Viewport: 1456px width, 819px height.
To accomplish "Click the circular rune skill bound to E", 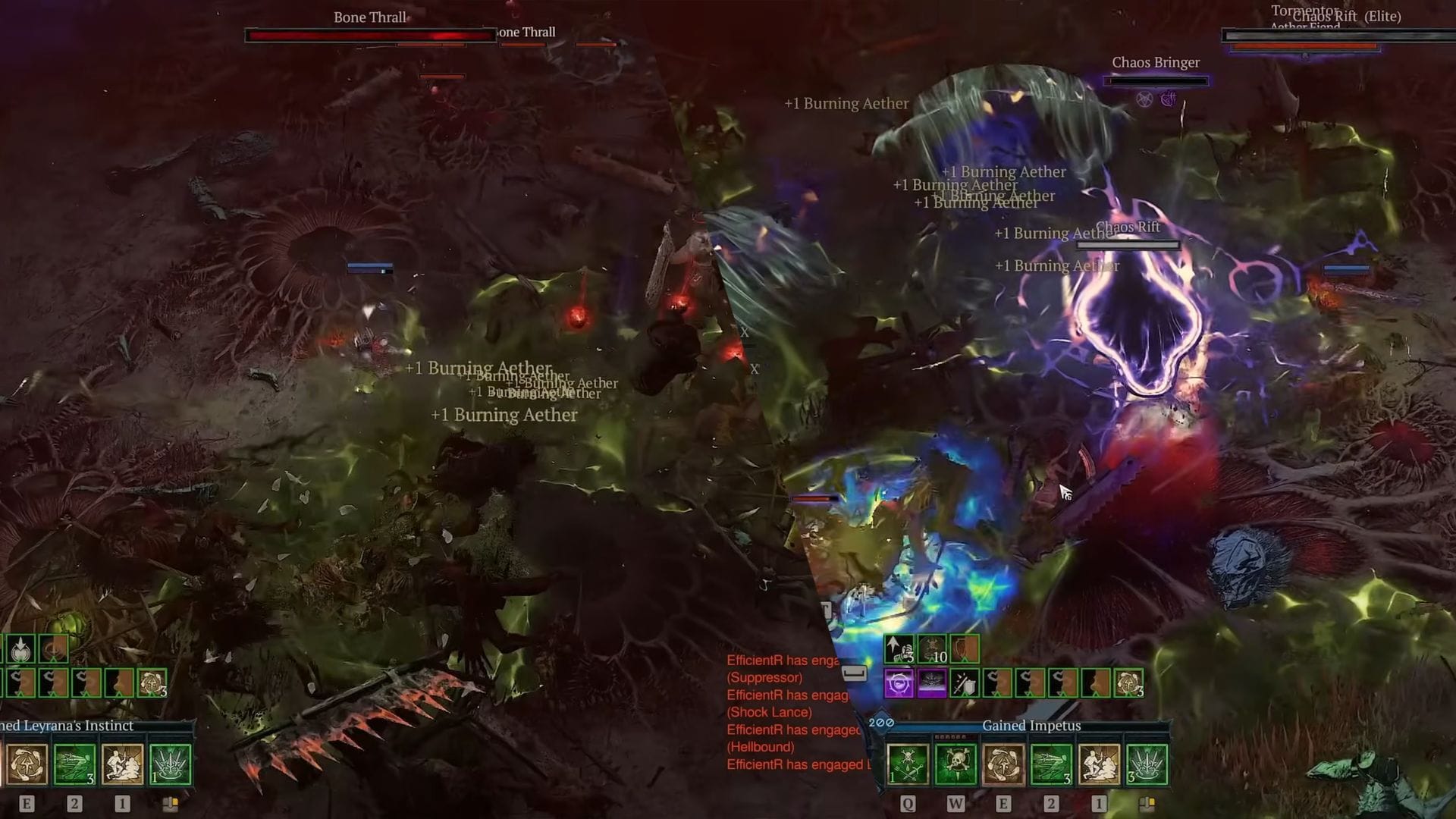I will pyautogui.click(x=1003, y=764).
